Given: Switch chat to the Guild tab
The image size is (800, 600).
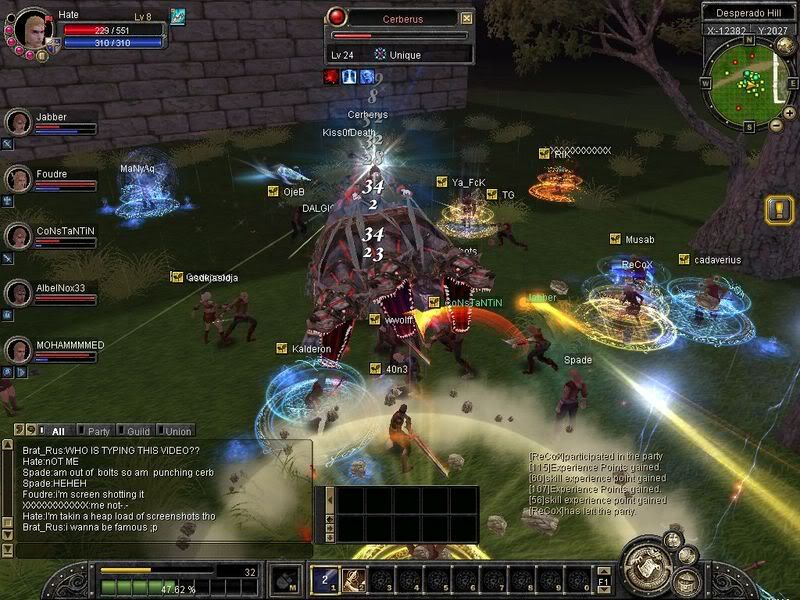Looking at the screenshot, I should pyautogui.click(x=138, y=431).
